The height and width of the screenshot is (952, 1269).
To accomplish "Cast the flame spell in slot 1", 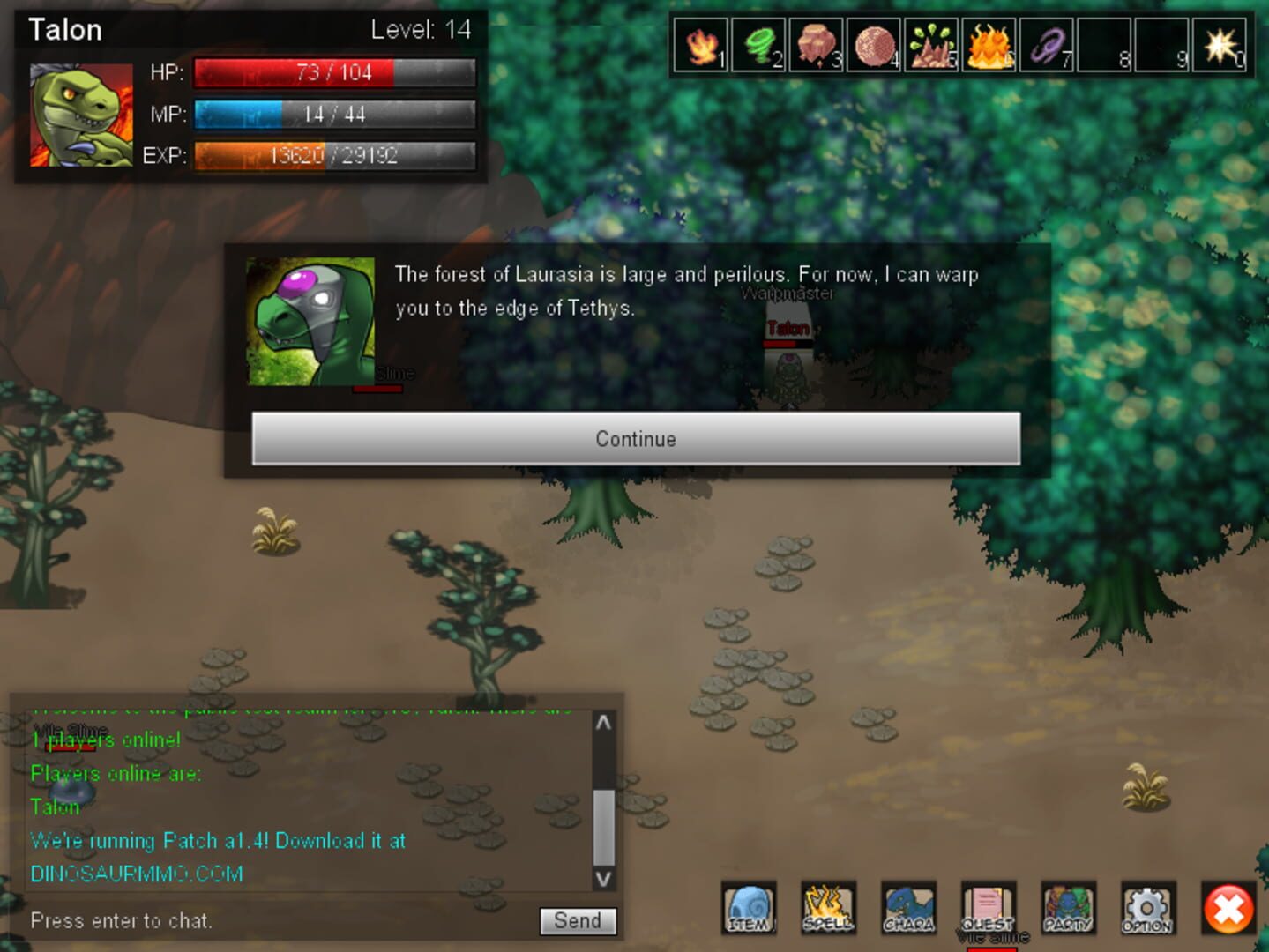I will (701, 45).
